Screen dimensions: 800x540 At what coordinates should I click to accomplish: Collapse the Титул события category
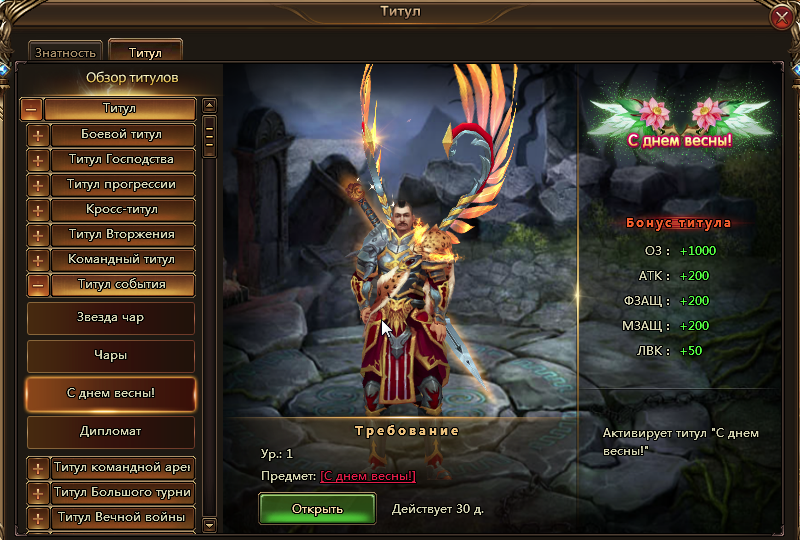click(x=38, y=285)
